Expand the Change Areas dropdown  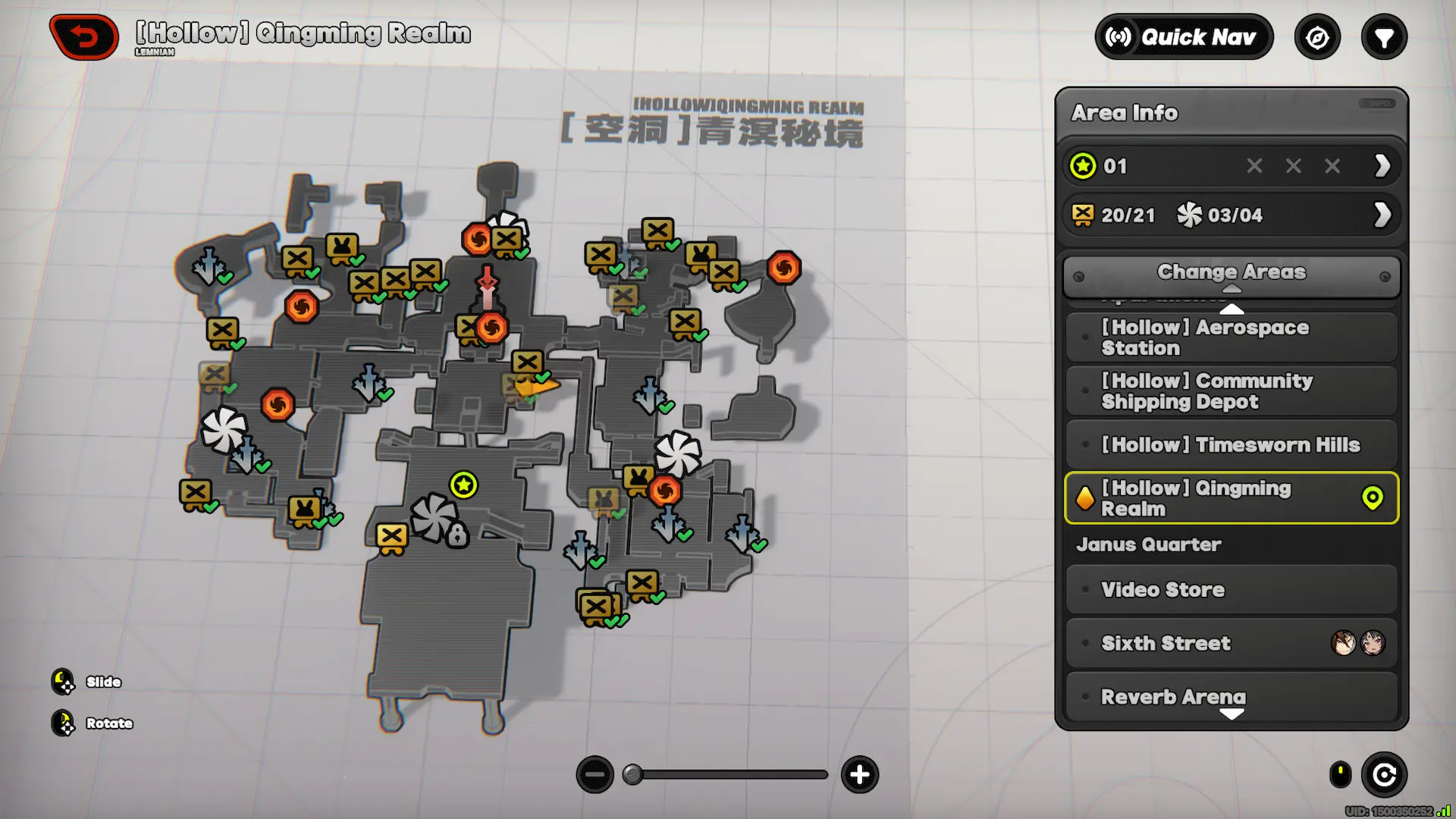pos(1231,273)
